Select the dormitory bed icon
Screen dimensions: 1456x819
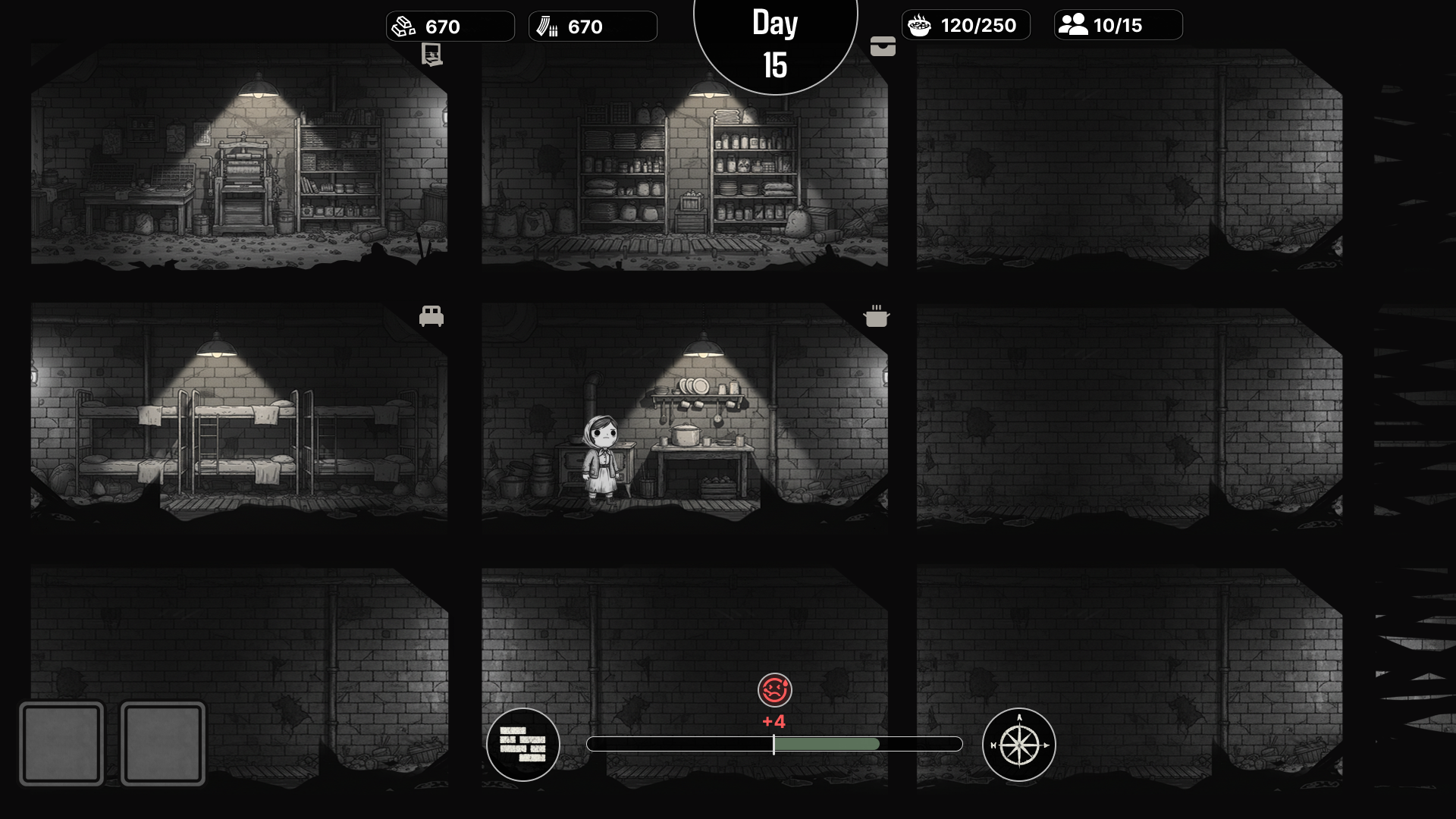click(x=431, y=315)
